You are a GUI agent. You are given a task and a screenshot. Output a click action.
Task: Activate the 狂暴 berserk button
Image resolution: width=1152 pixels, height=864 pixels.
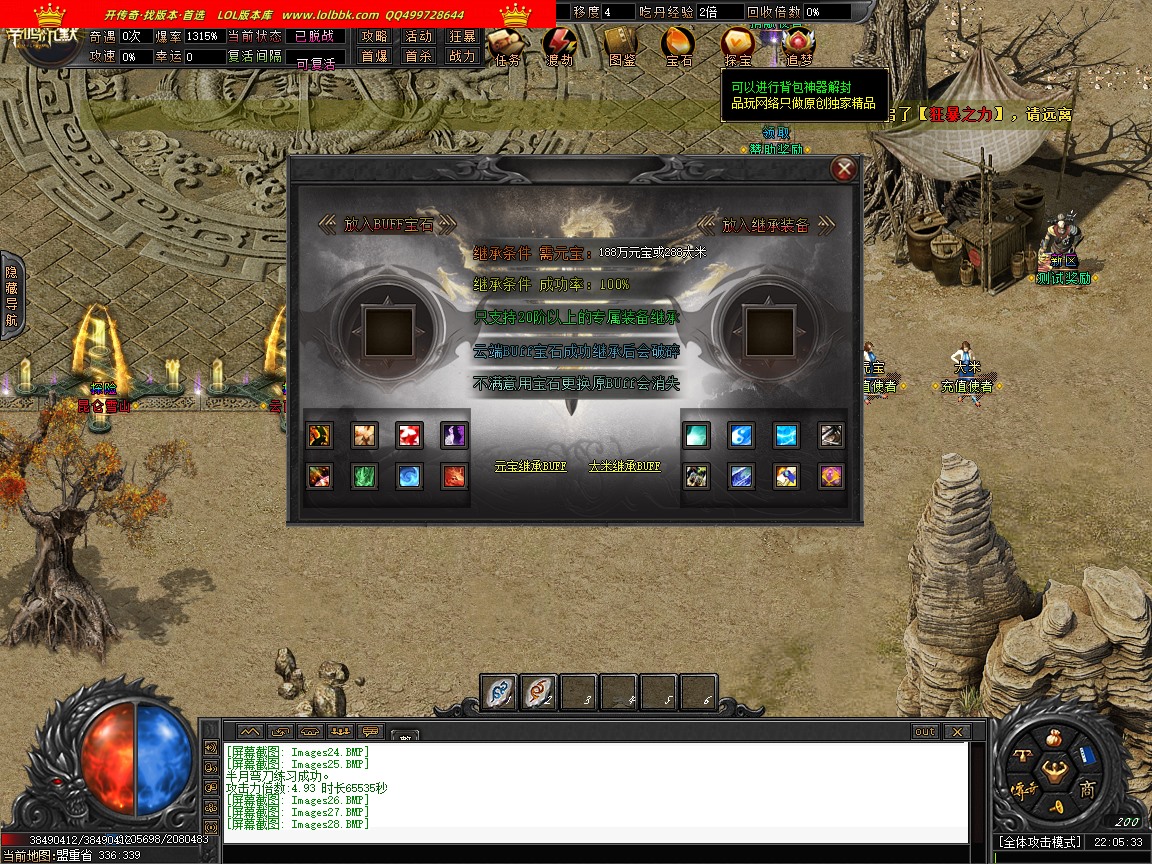(461, 36)
